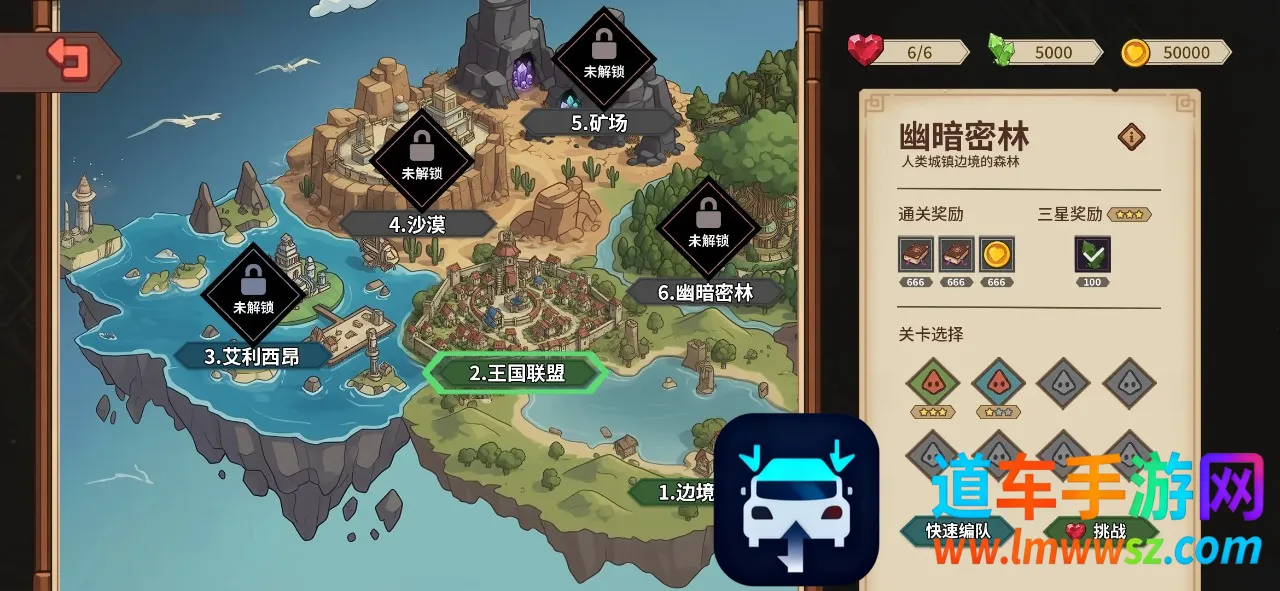Select the 4.沙漠 region label
1280x591 pixels.
coord(417,224)
